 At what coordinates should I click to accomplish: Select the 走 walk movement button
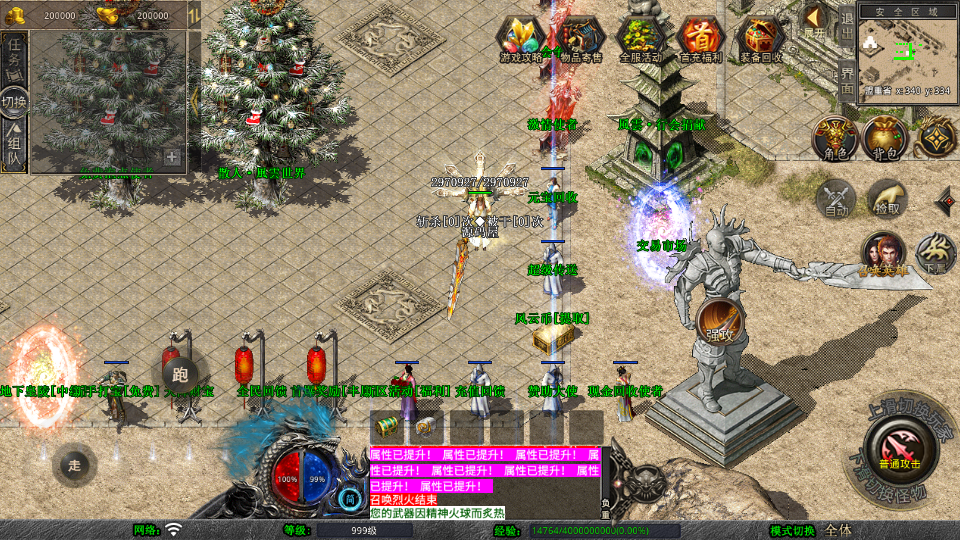pos(74,465)
